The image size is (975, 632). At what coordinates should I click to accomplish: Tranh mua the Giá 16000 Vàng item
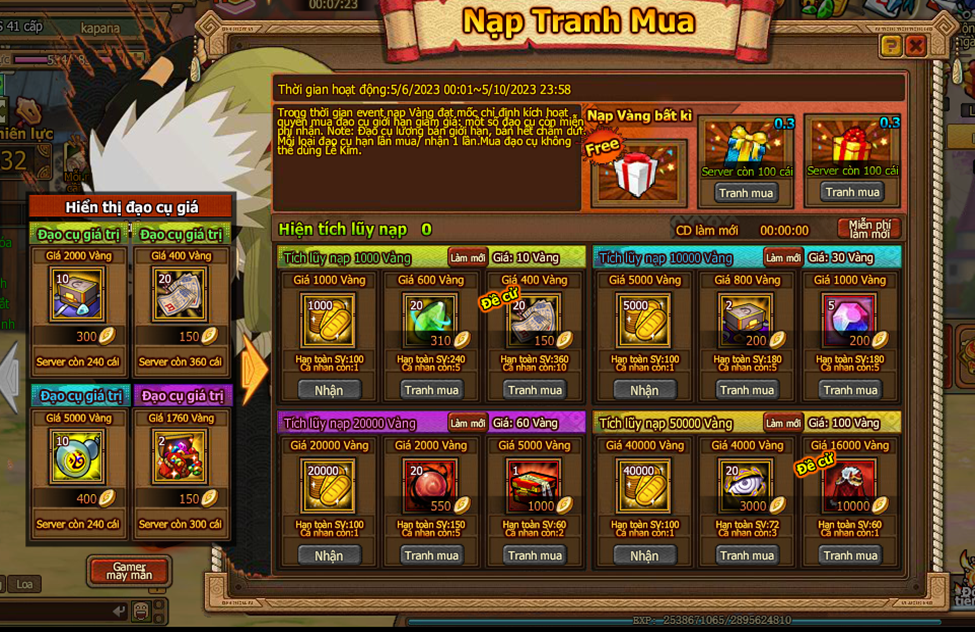click(x=850, y=555)
